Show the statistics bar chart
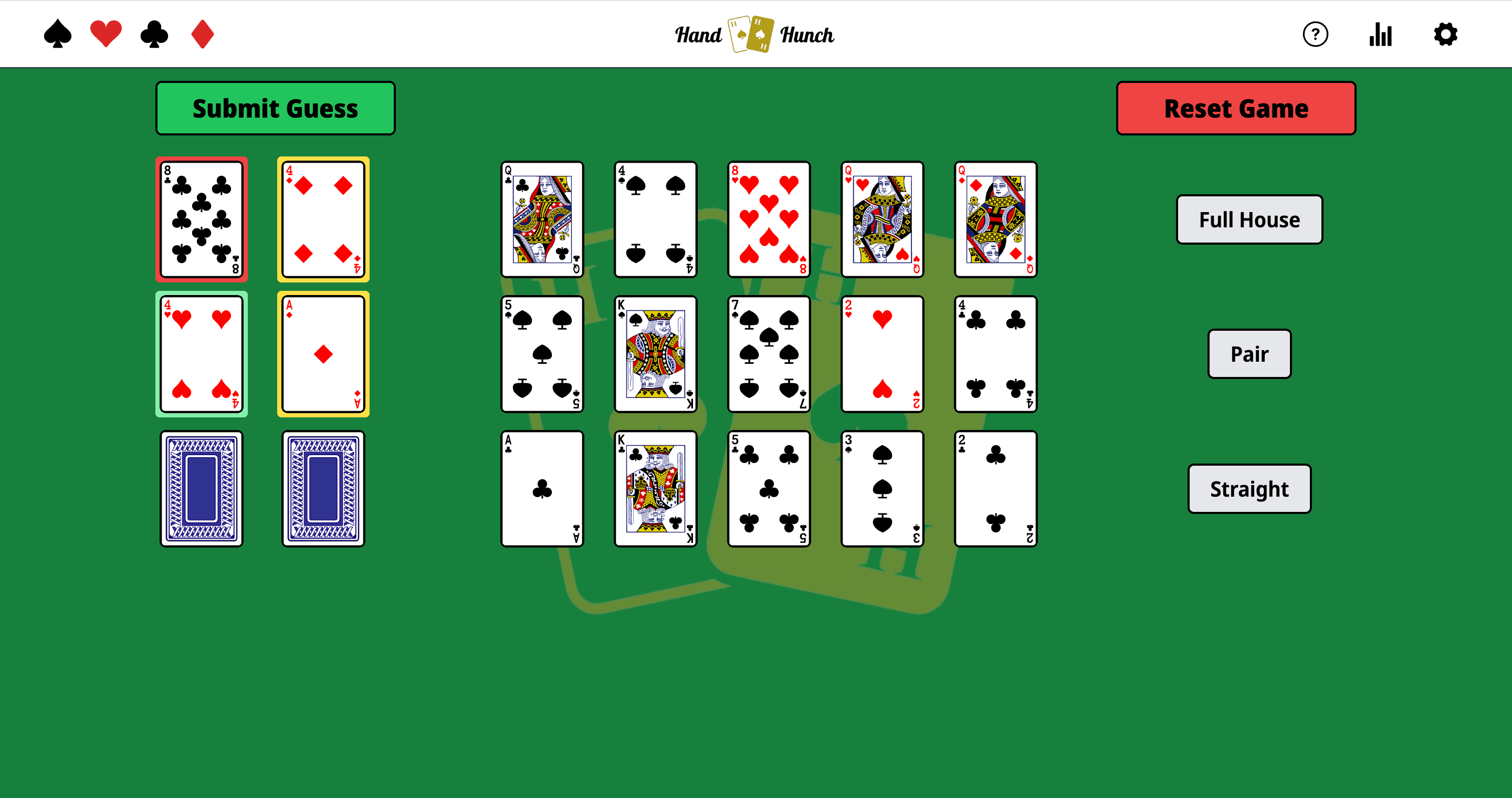The image size is (1512, 798). 1380,35
